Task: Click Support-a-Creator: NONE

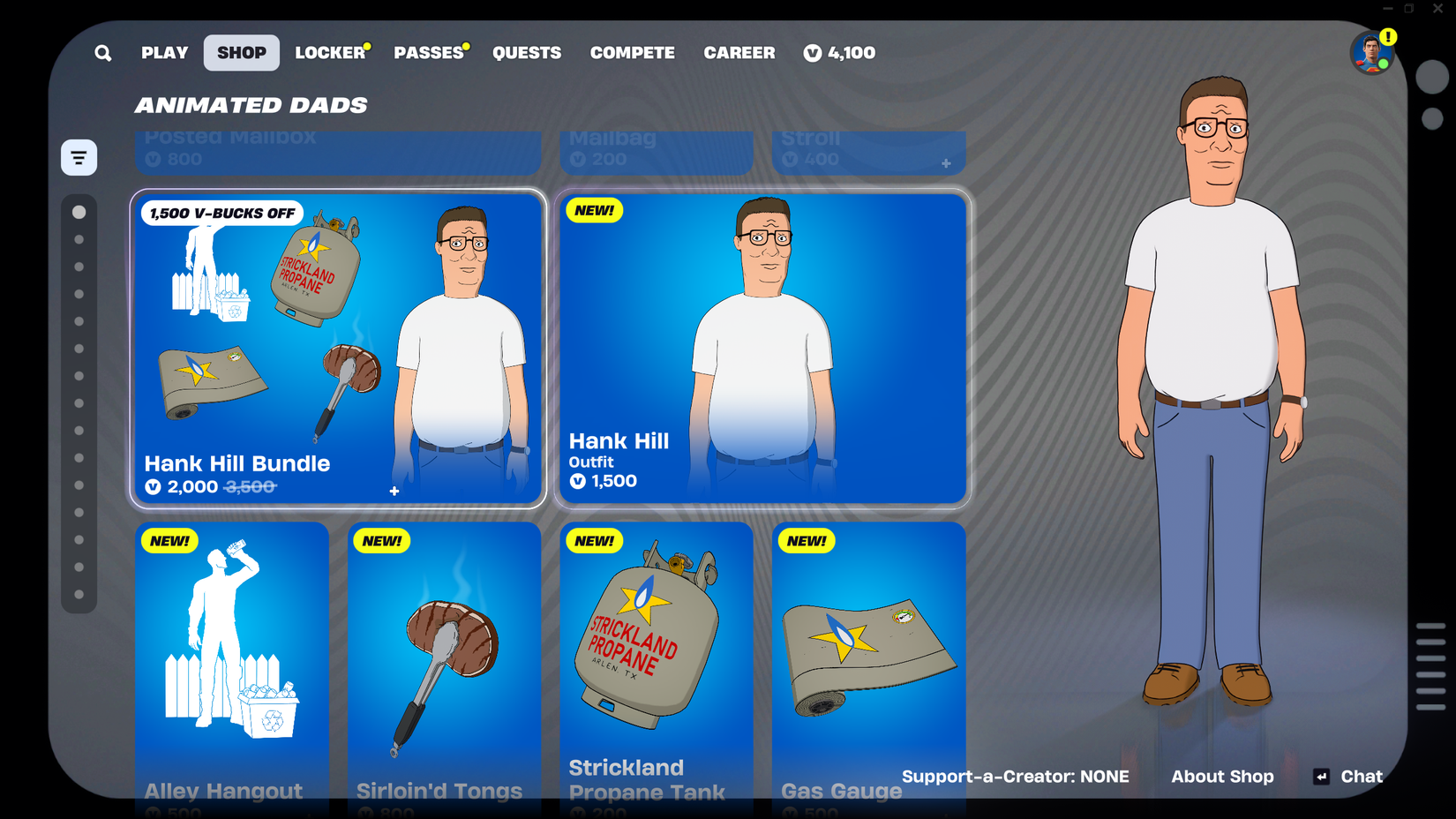Action: pyautogui.click(x=1016, y=777)
